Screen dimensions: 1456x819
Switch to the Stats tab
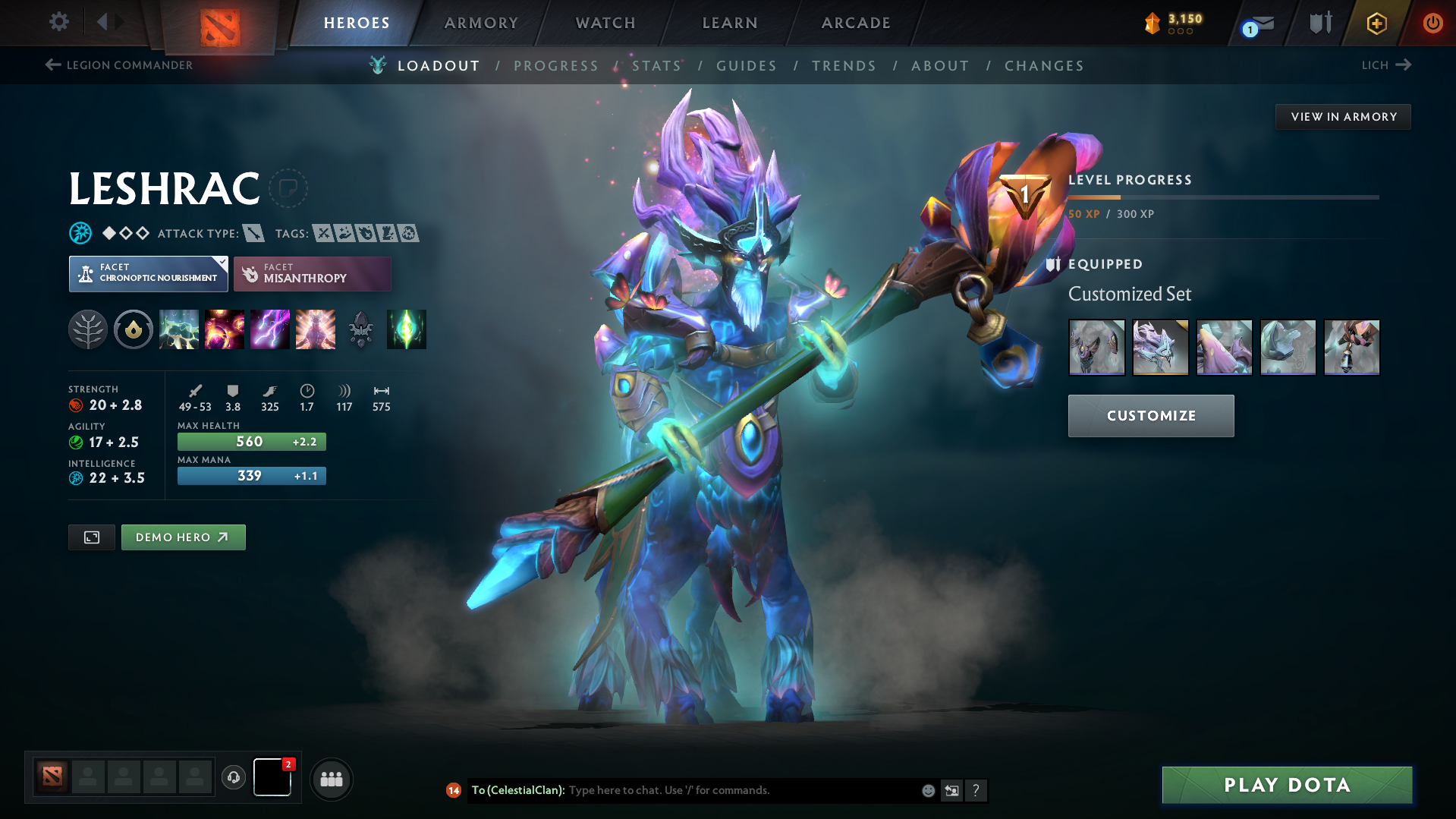point(657,66)
